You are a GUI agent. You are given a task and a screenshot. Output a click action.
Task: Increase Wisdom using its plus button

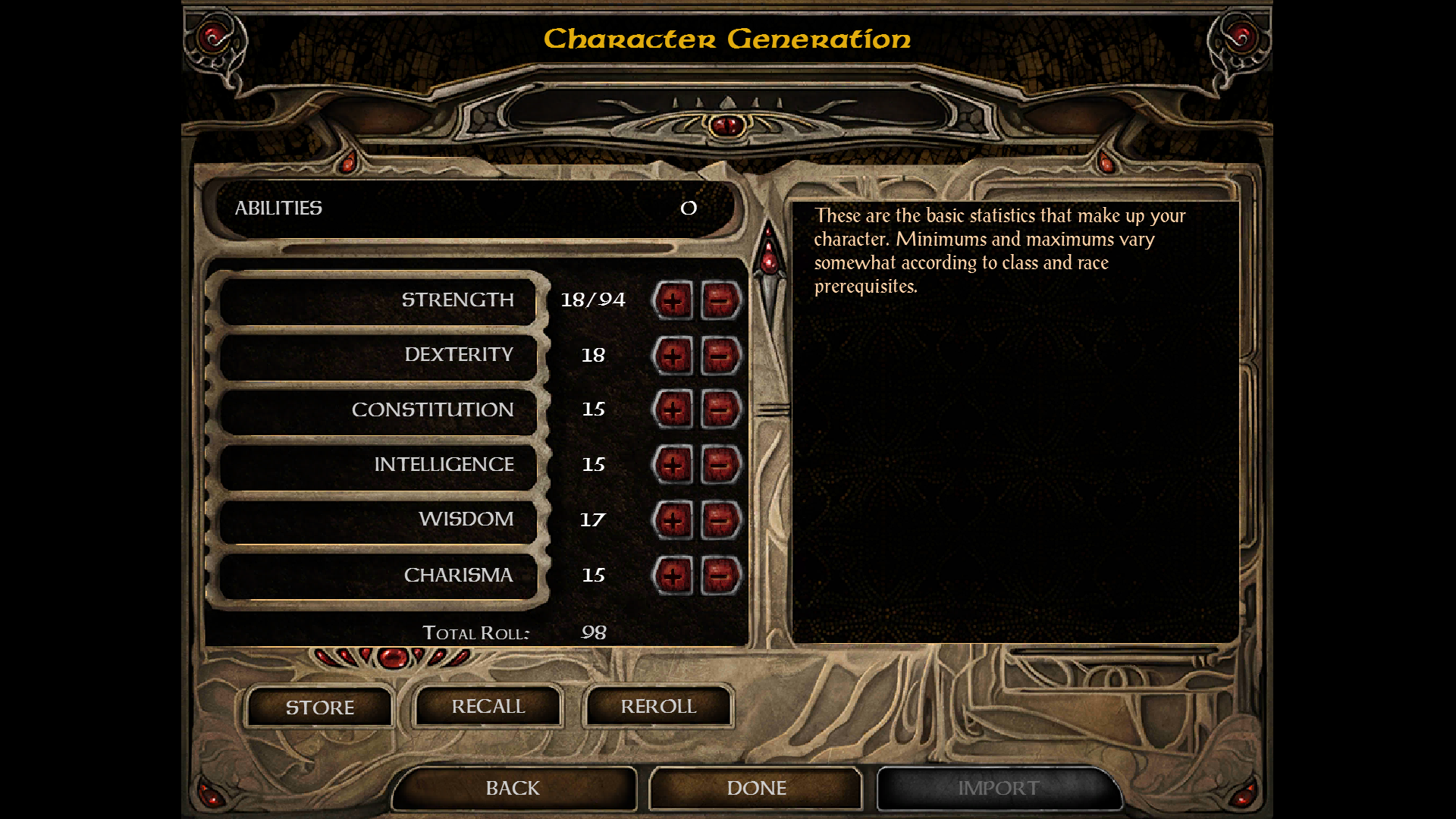point(673,520)
